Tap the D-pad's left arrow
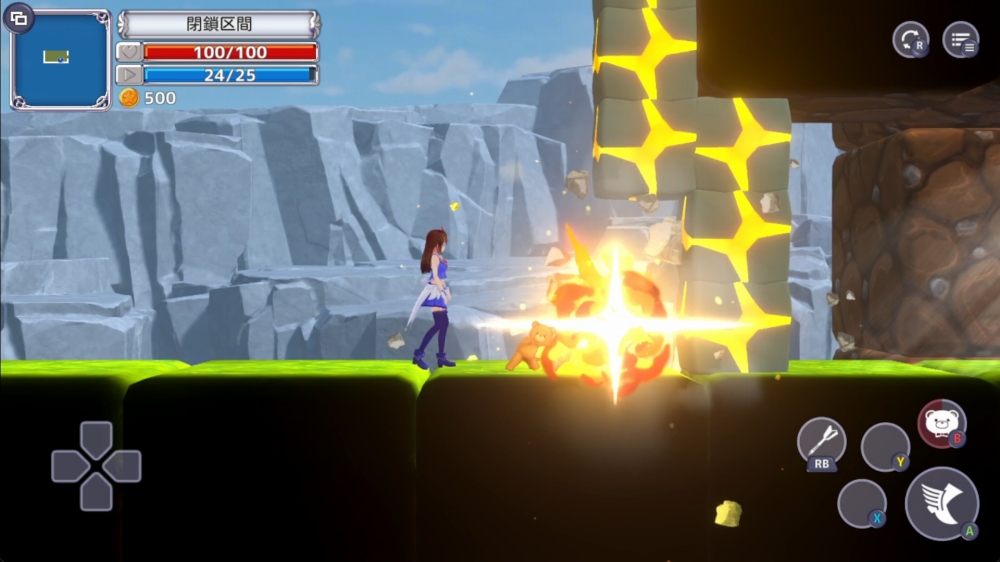 [x=69, y=466]
